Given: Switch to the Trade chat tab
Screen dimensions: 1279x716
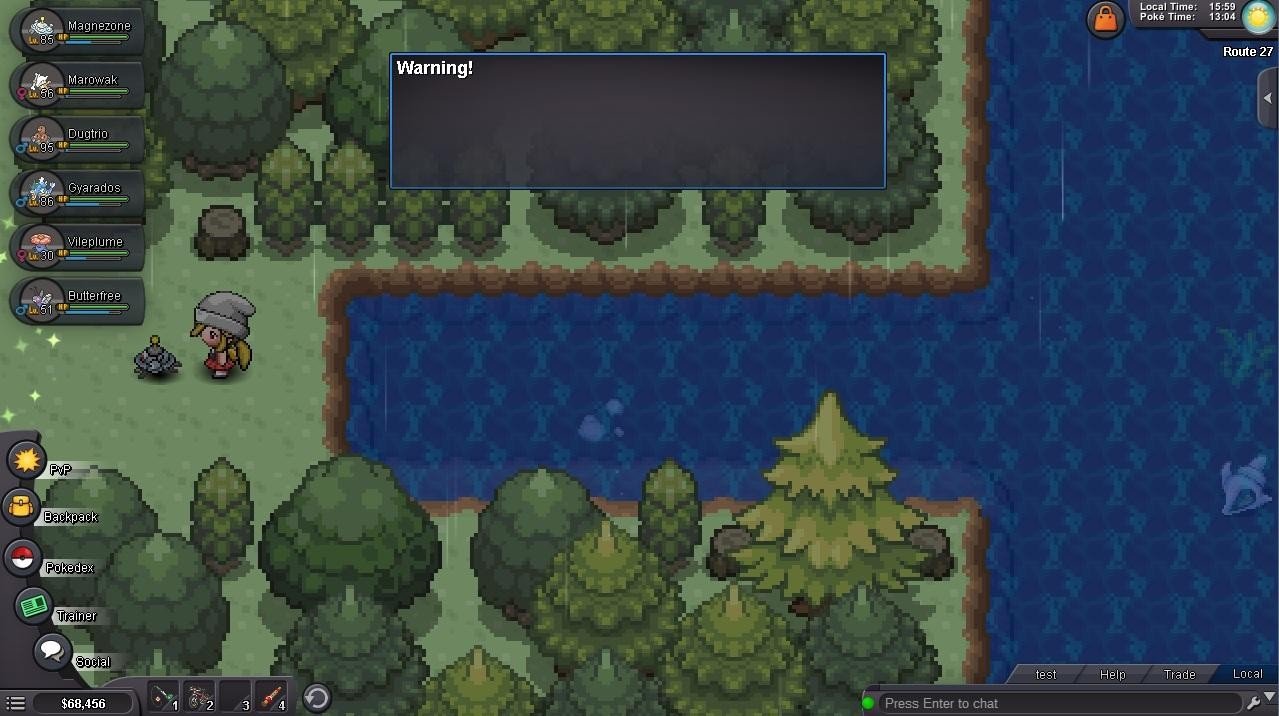Looking at the screenshot, I should (1179, 674).
